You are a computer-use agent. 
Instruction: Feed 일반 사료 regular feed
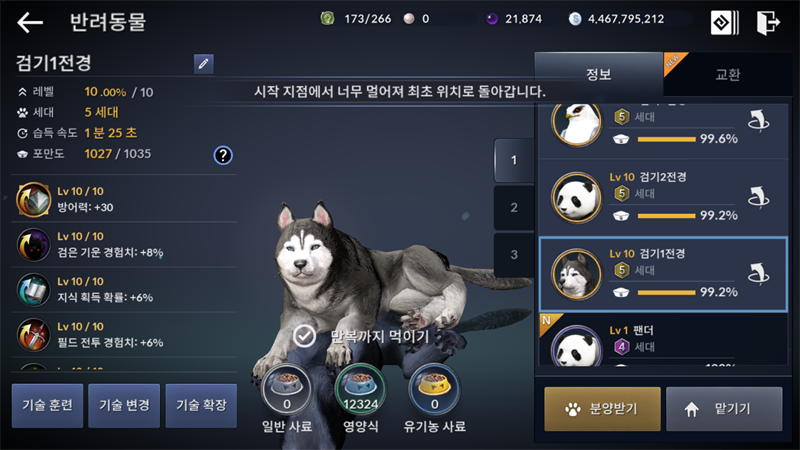pyautogui.click(x=286, y=390)
